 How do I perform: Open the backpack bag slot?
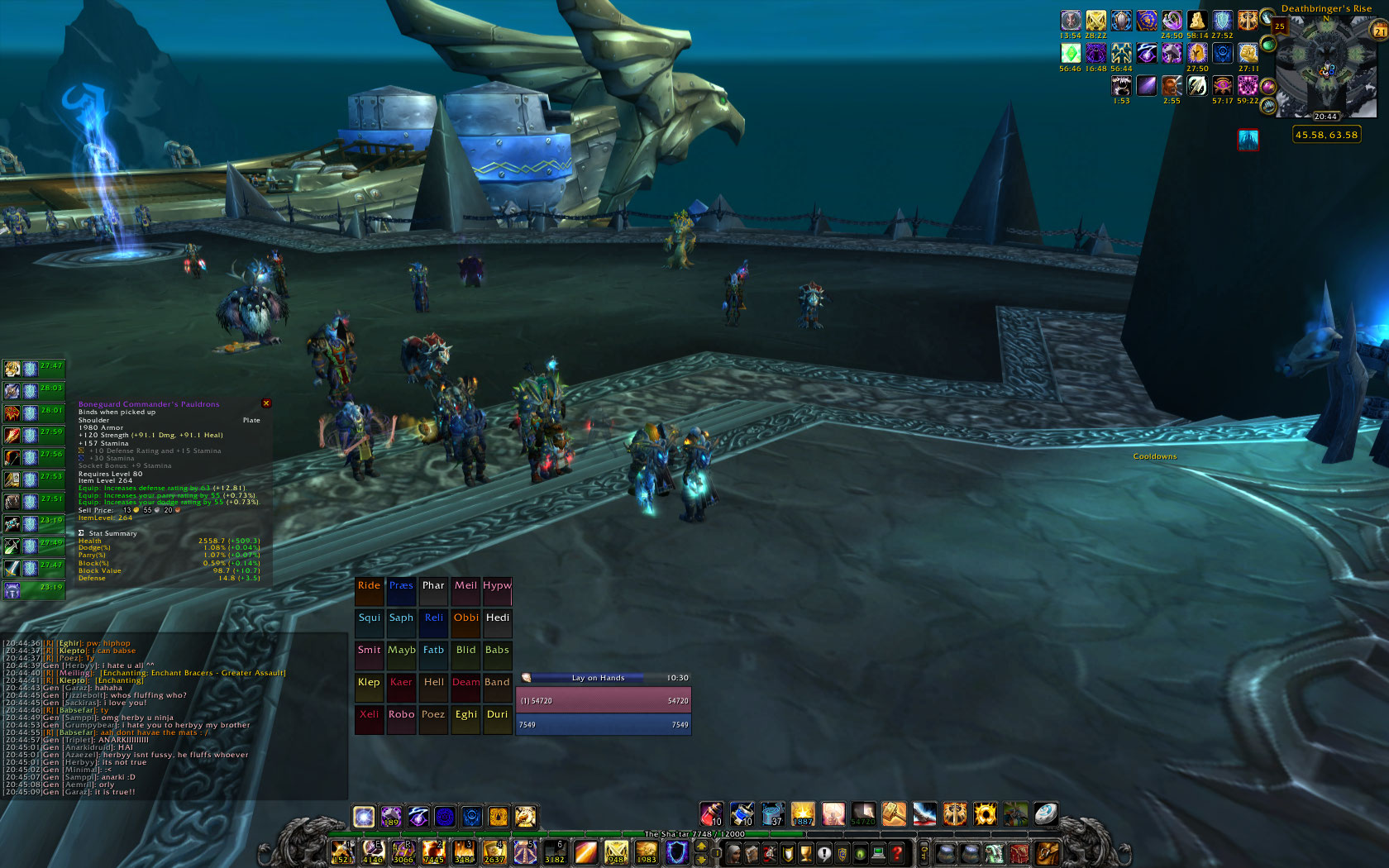tap(1046, 852)
